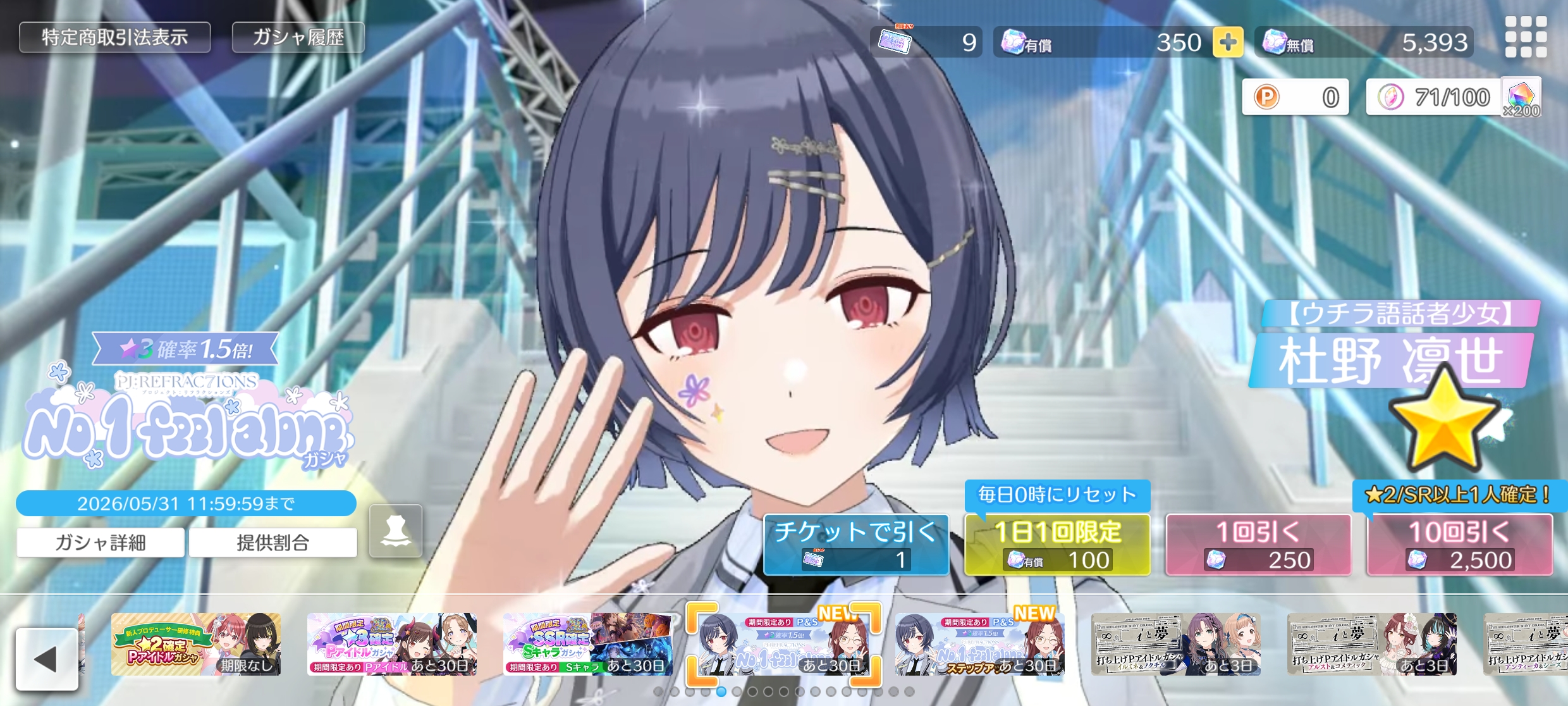The image size is (1568, 706).
Task: Tap the 杜野凛世 featured idol name plate
Action: click(x=1391, y=361)
